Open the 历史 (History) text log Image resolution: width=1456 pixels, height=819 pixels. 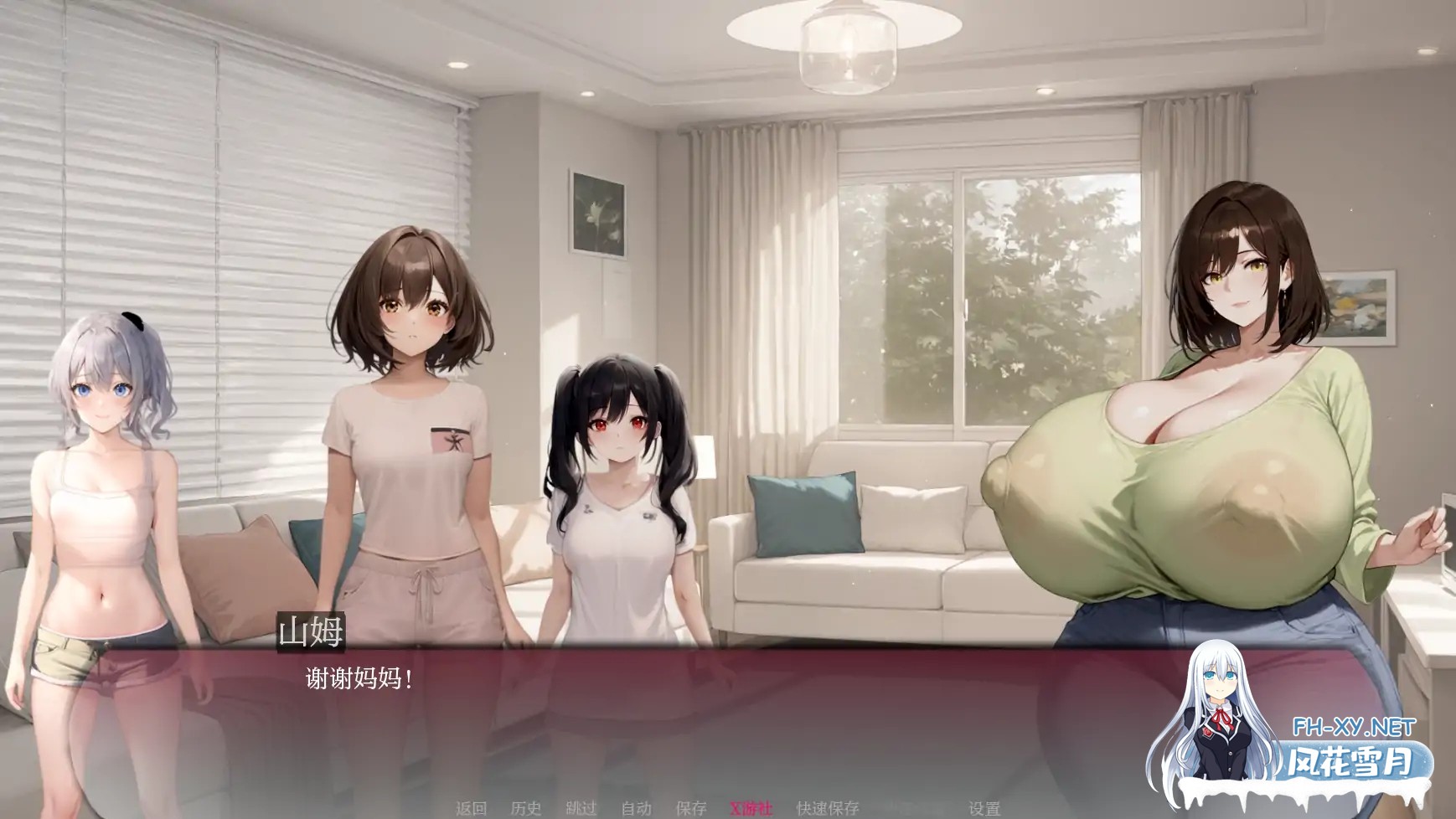click(x=525, y=806)
